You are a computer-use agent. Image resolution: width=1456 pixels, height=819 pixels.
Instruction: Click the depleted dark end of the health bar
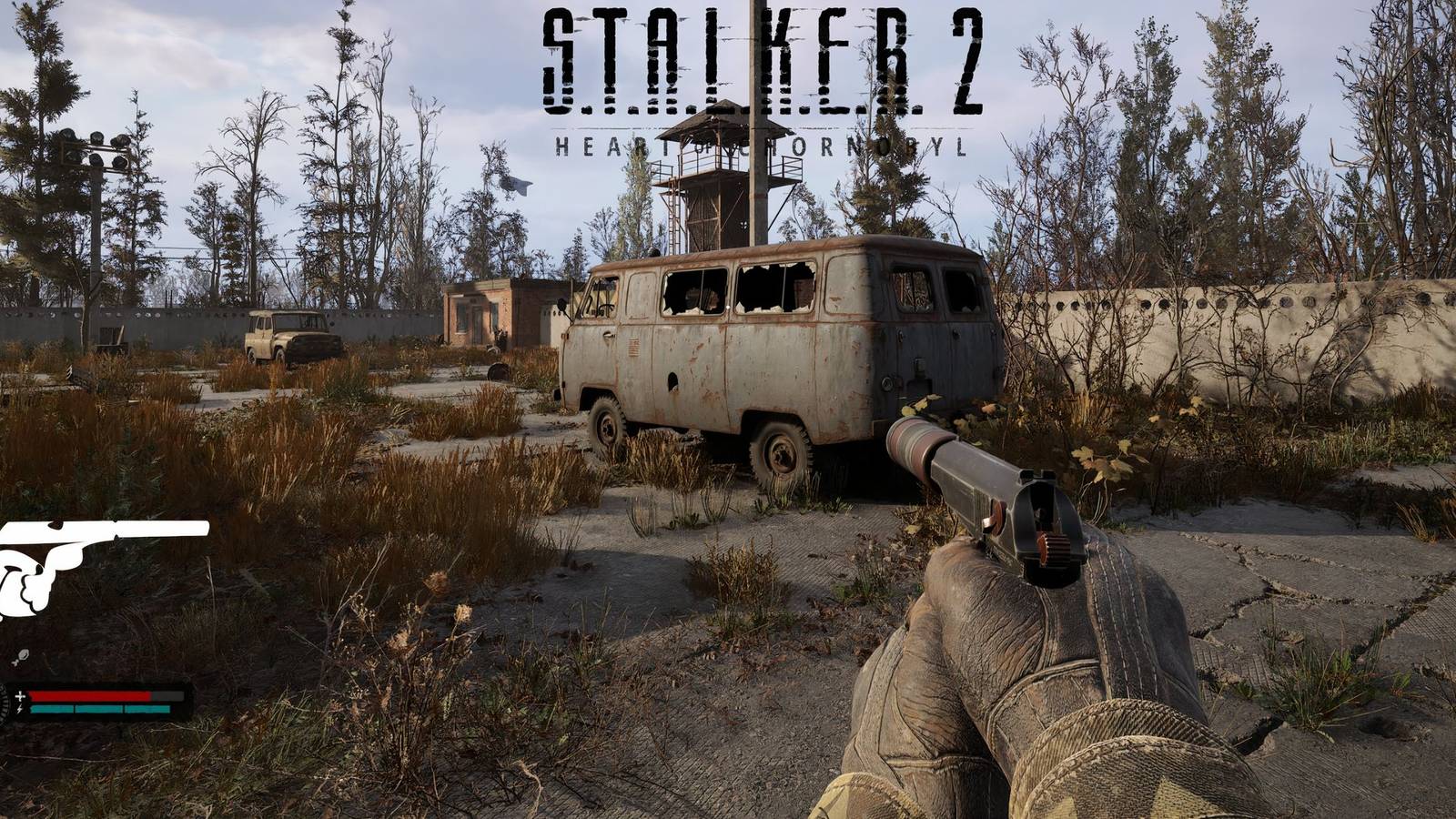[168, 696]
